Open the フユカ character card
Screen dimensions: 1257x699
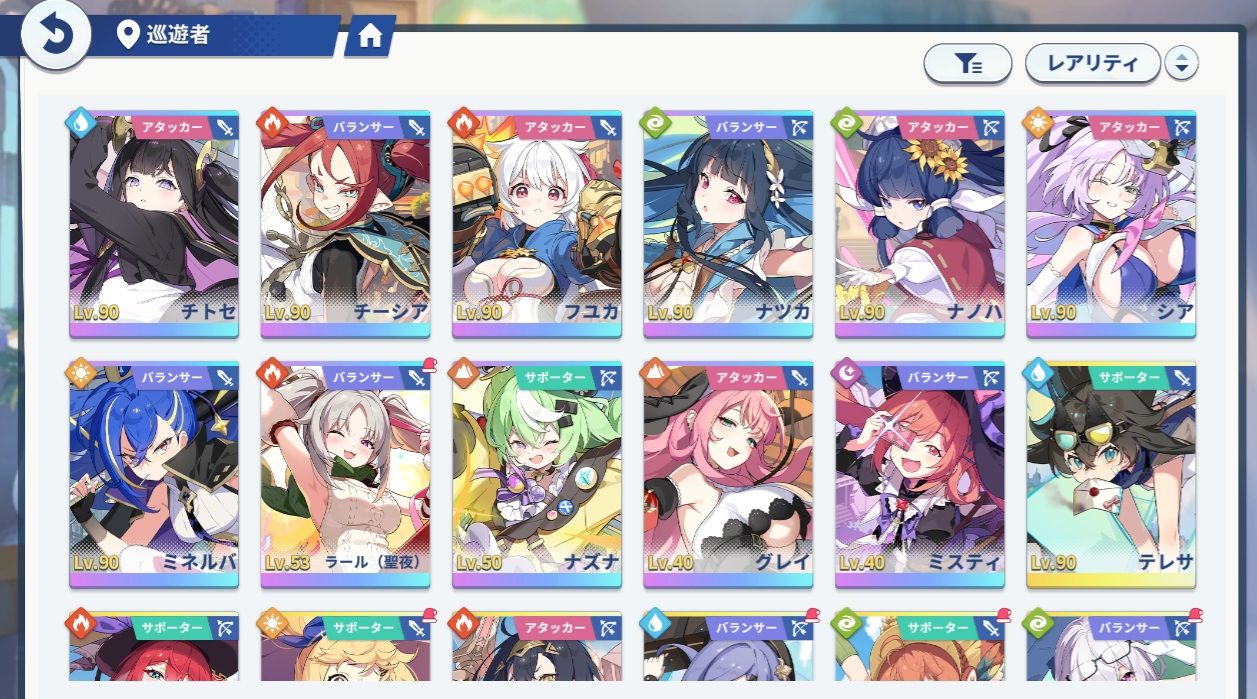[536, 223]
